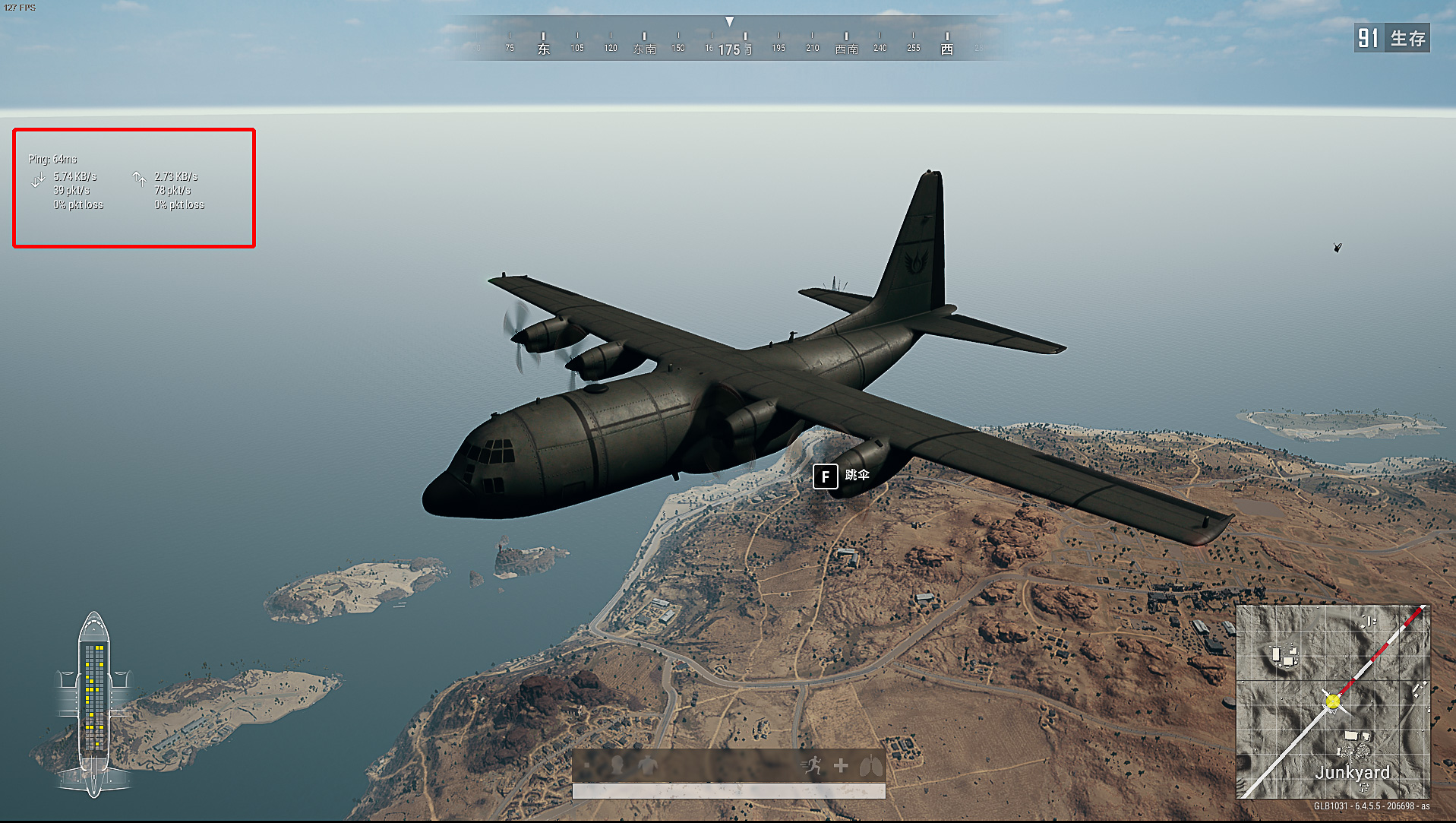Click the minimap showing Junkyard
This screenshot has height=823, width=1456.
[1333, 701]
